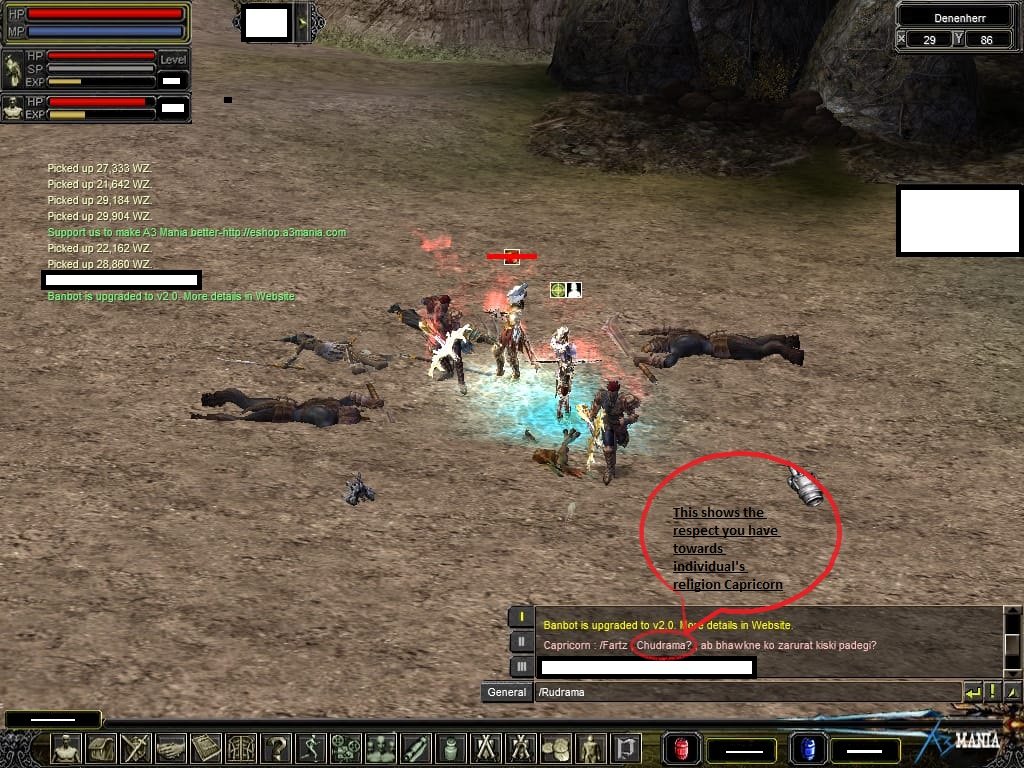Use the blue mana potion slot
This screenshot has height=768, width=1024.
[x=804, y=748]
